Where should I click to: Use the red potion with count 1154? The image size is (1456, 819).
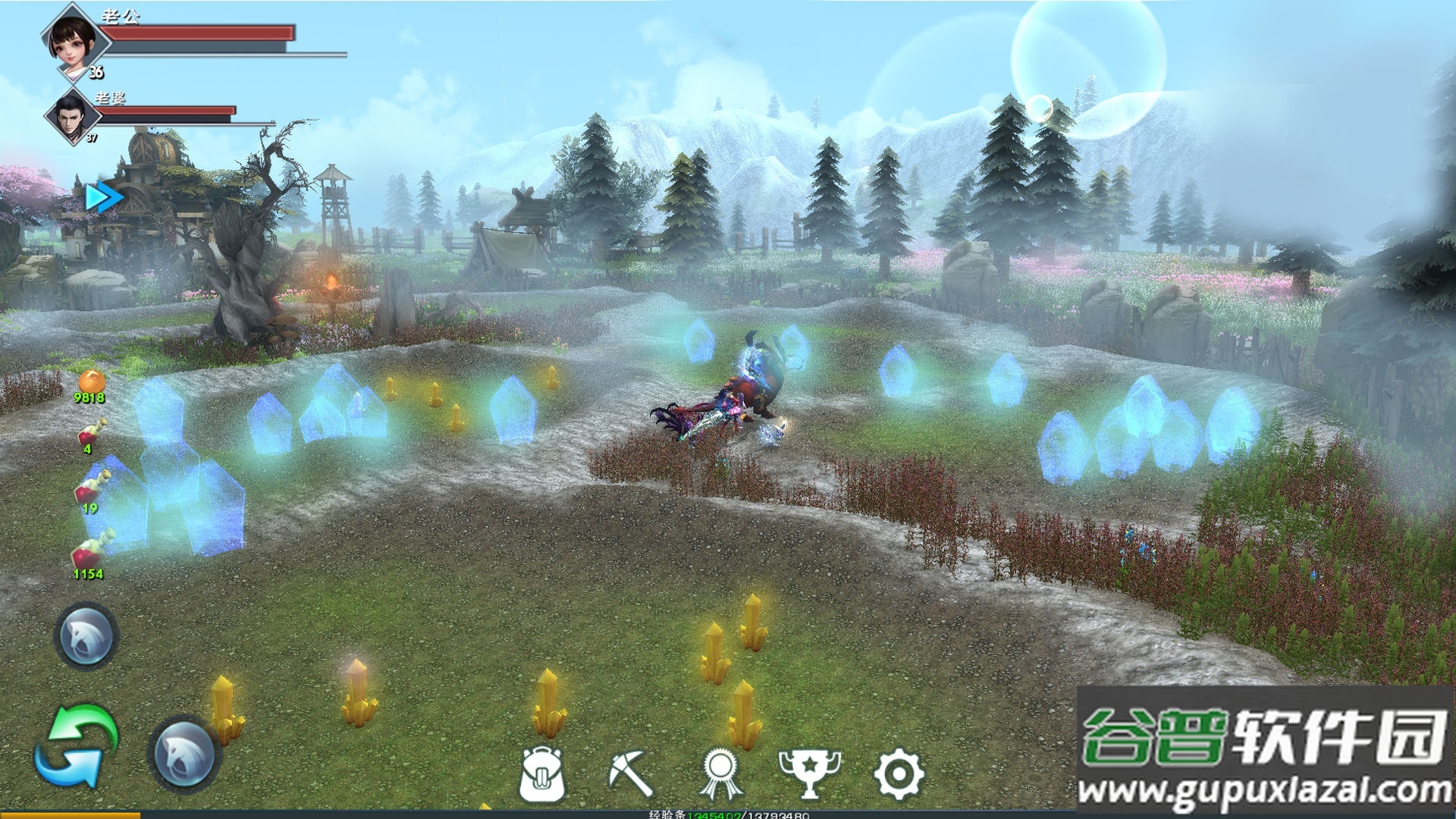[91, 552]
